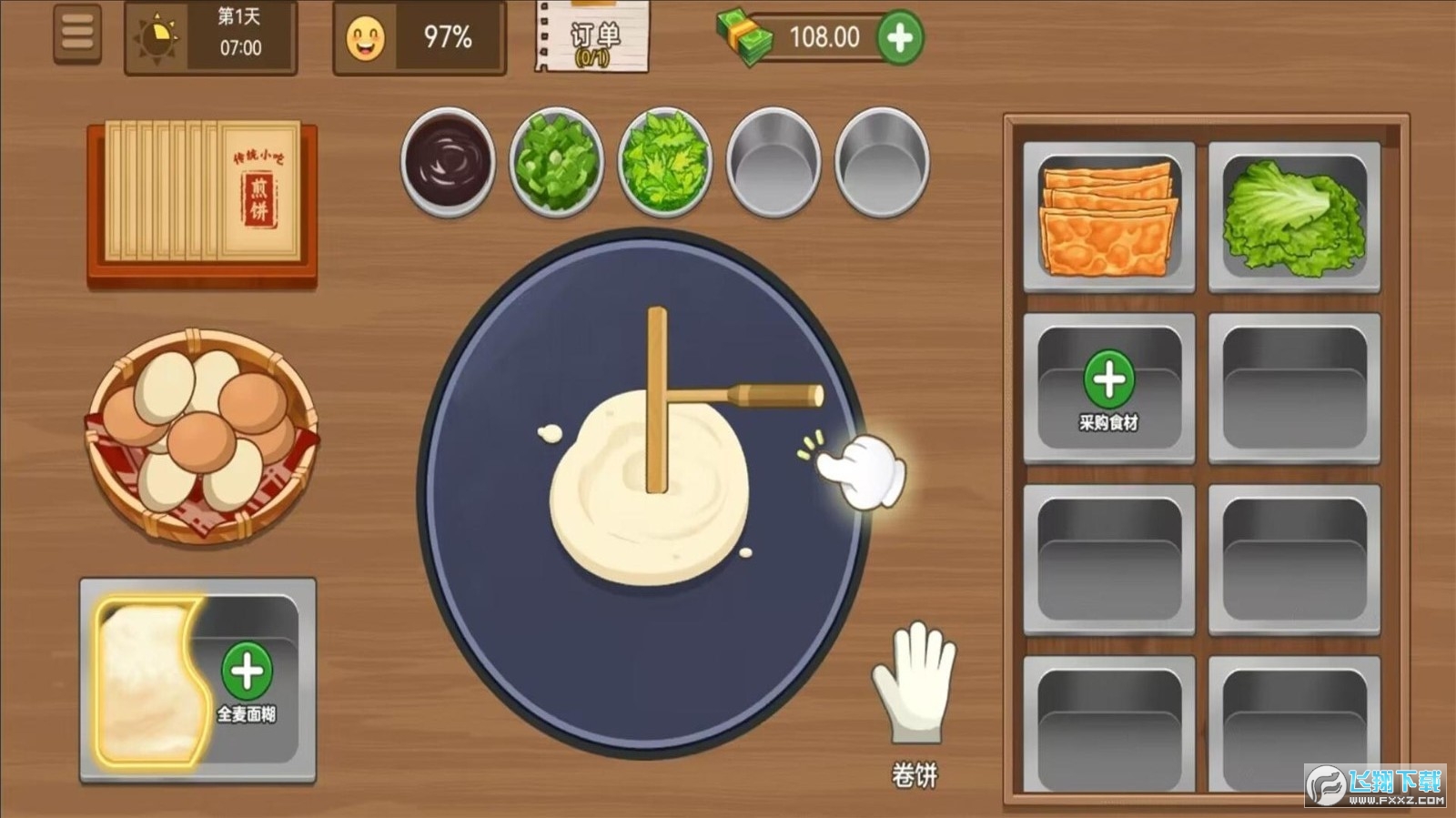The image size is (1456, 818).
Task: Scoop batter from the glowing batter tray
Action: pos(150,678)
